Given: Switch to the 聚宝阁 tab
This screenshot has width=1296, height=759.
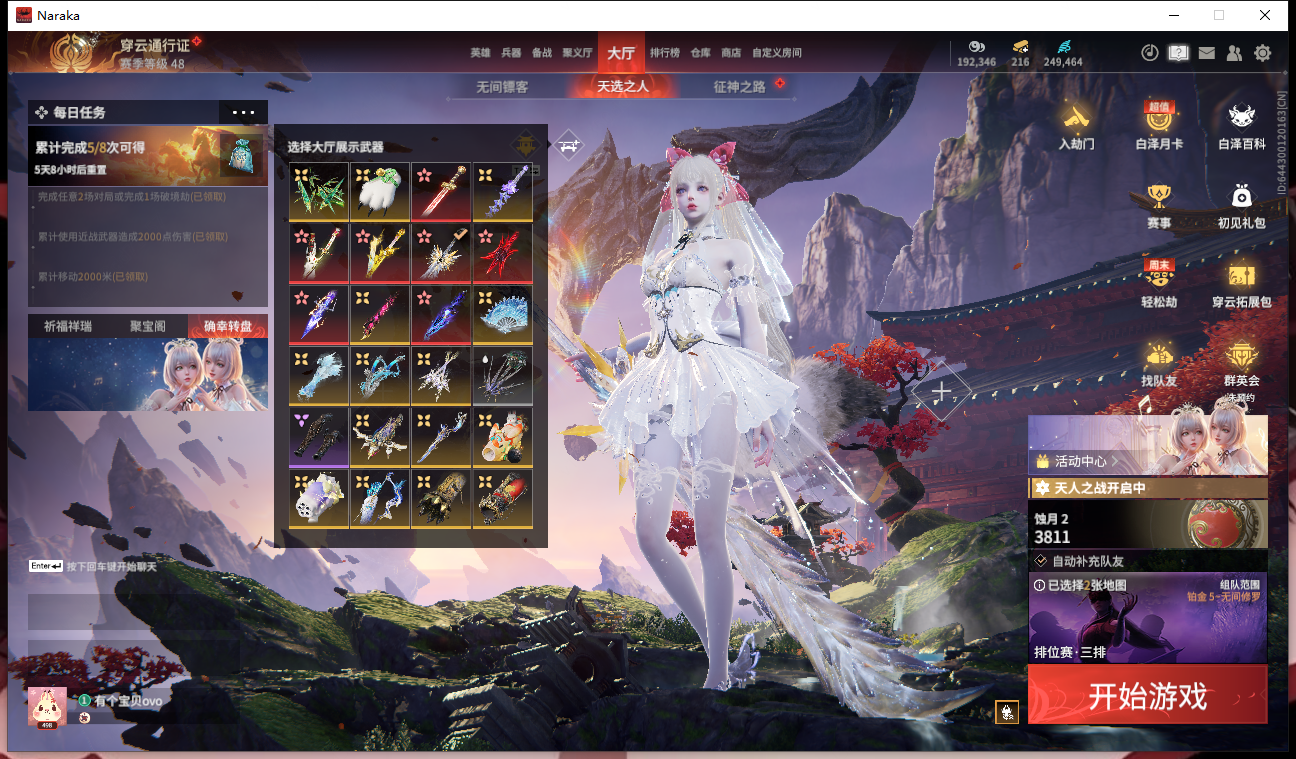Looking at the screenshot, I should click(148, 326).
